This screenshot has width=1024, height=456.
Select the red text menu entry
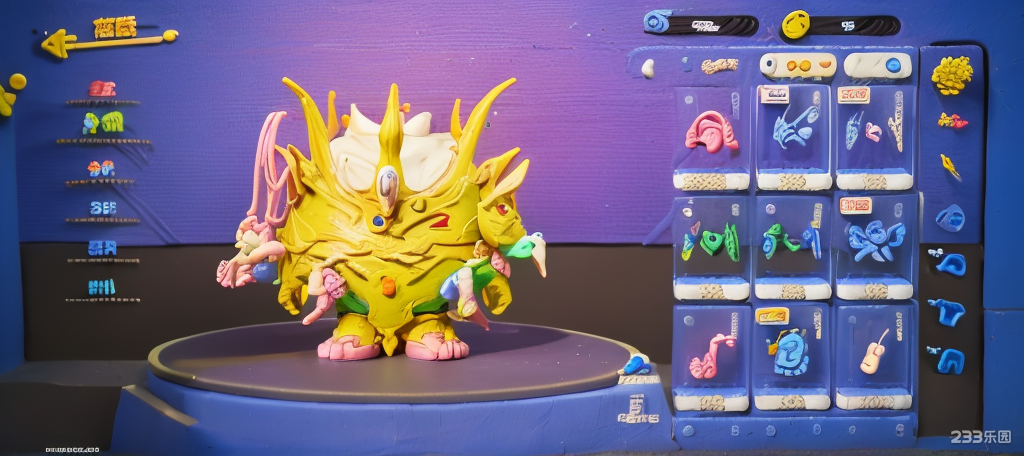102,89
